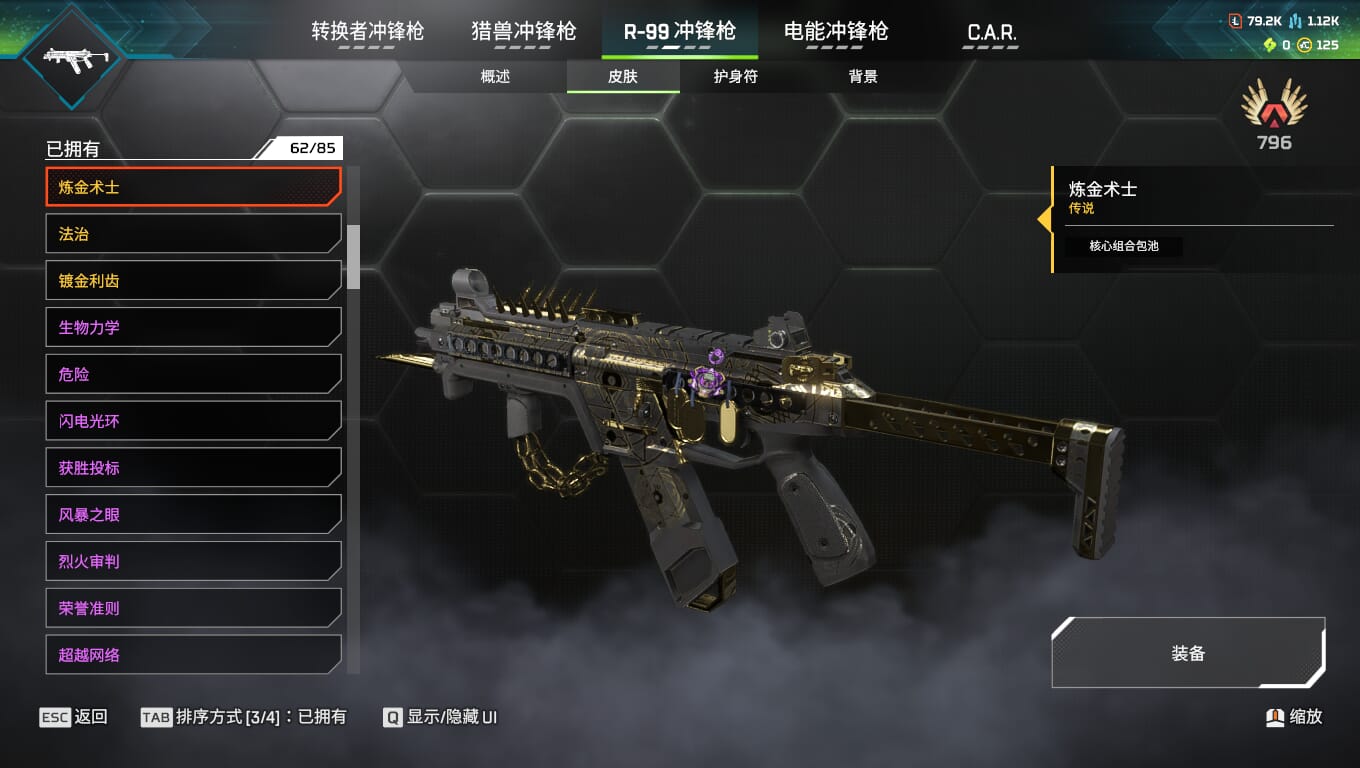Select the 生物力学 skin entry

point(193,327)
